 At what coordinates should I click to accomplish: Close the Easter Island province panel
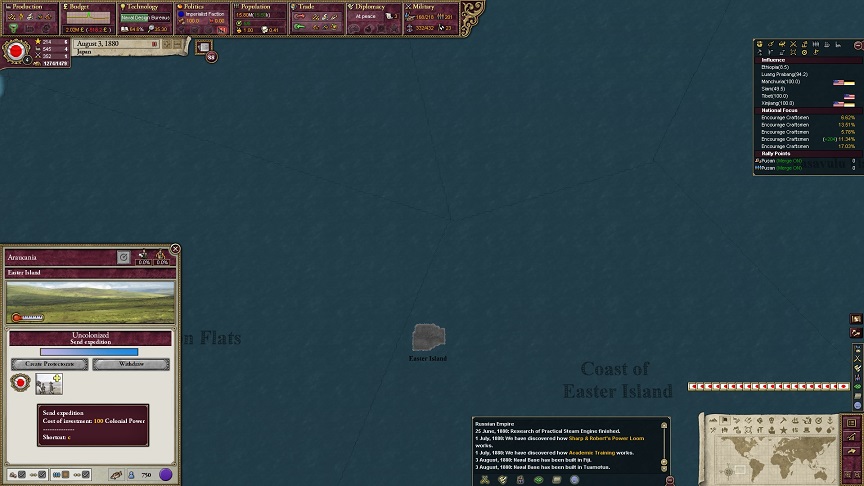pos(175,249)
